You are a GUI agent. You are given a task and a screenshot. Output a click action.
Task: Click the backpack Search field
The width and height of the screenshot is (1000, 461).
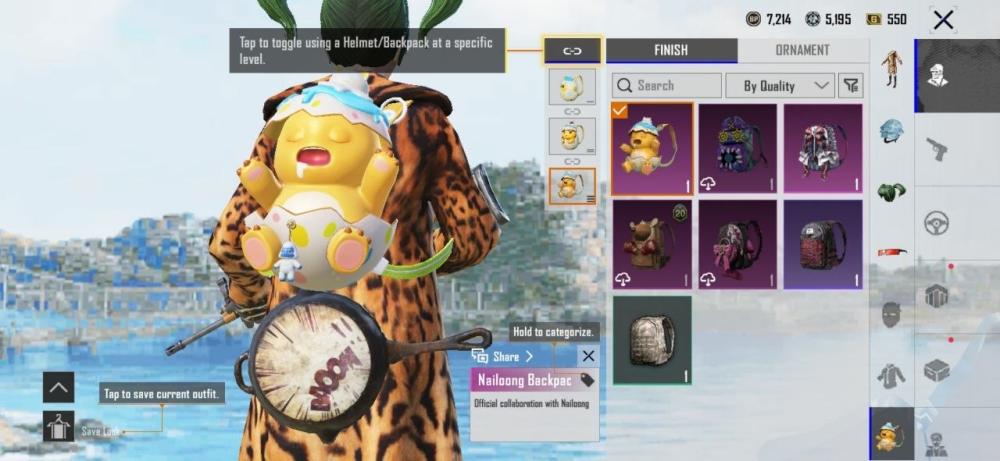coord(667,86)
